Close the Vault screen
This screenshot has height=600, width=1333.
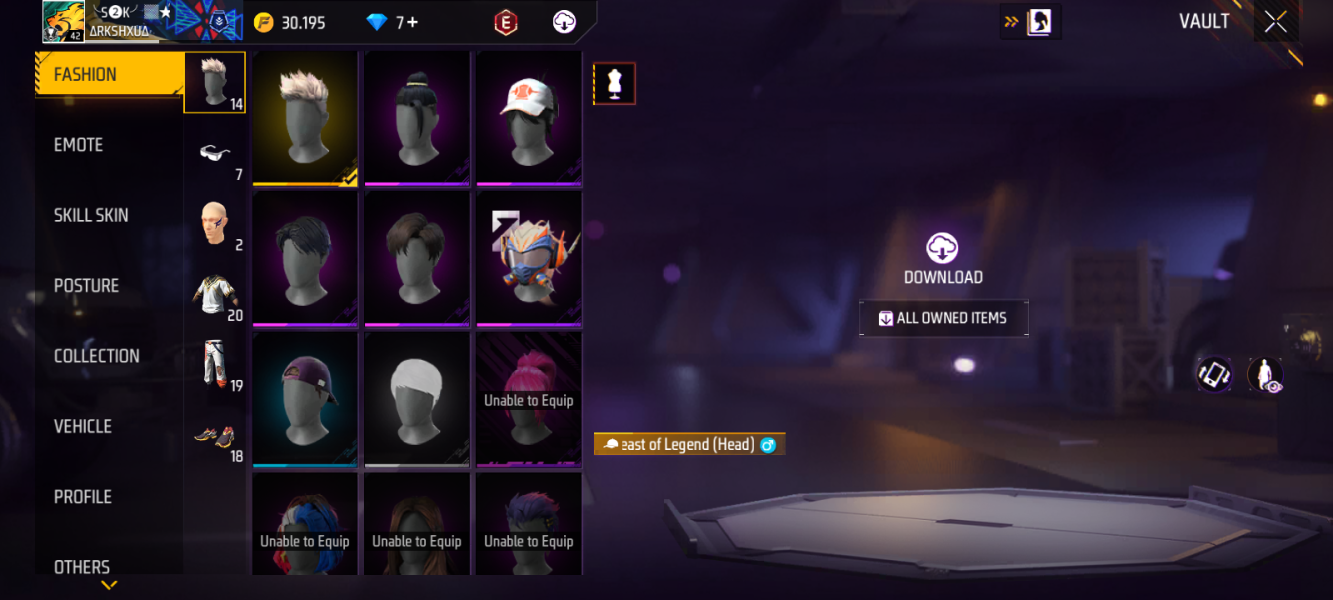tap(1275, 22)
